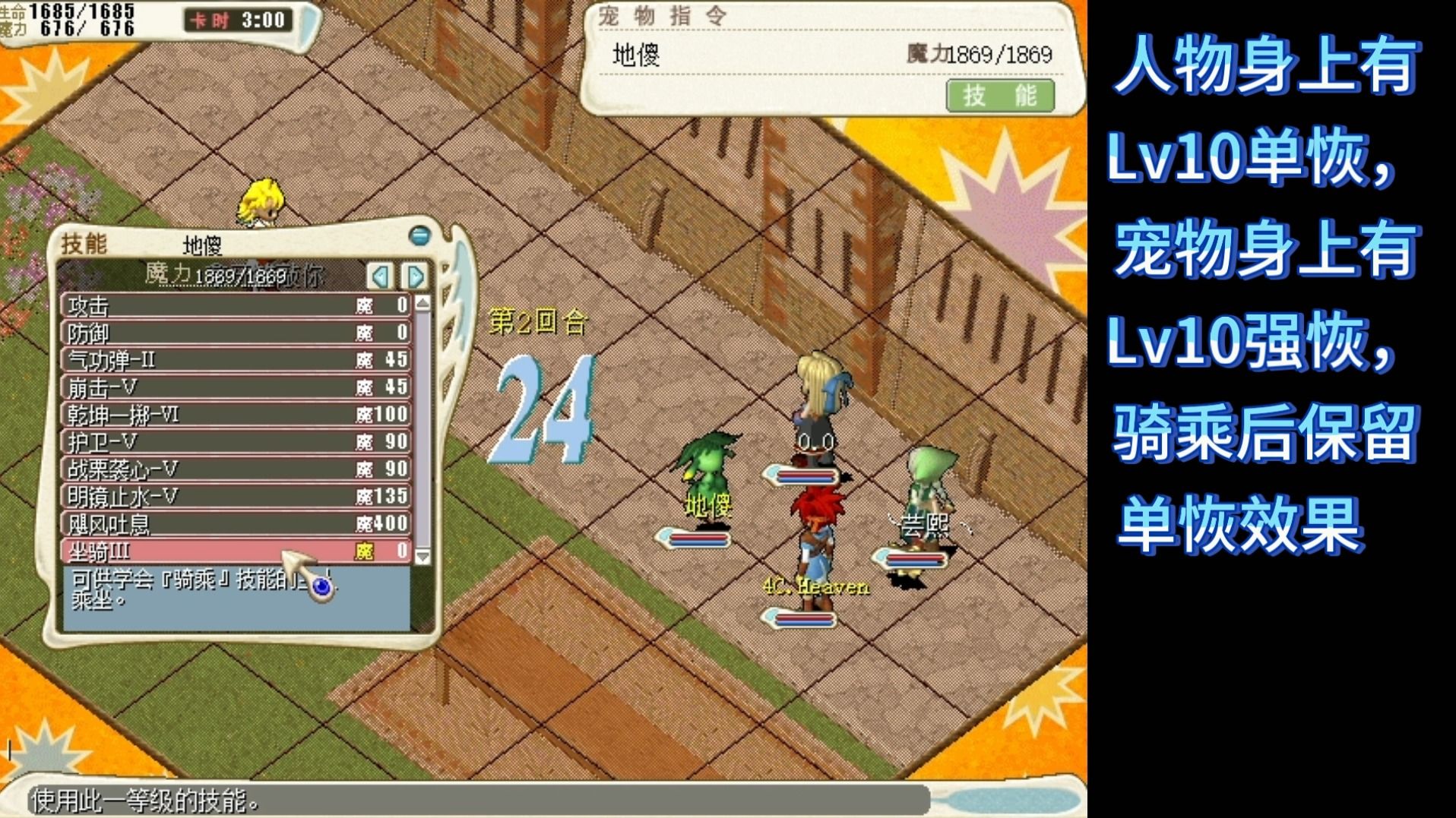Select the highlighted 坐骑III mount skill
The width and height of the screenshot is (1456, 818).
[236, 551]
